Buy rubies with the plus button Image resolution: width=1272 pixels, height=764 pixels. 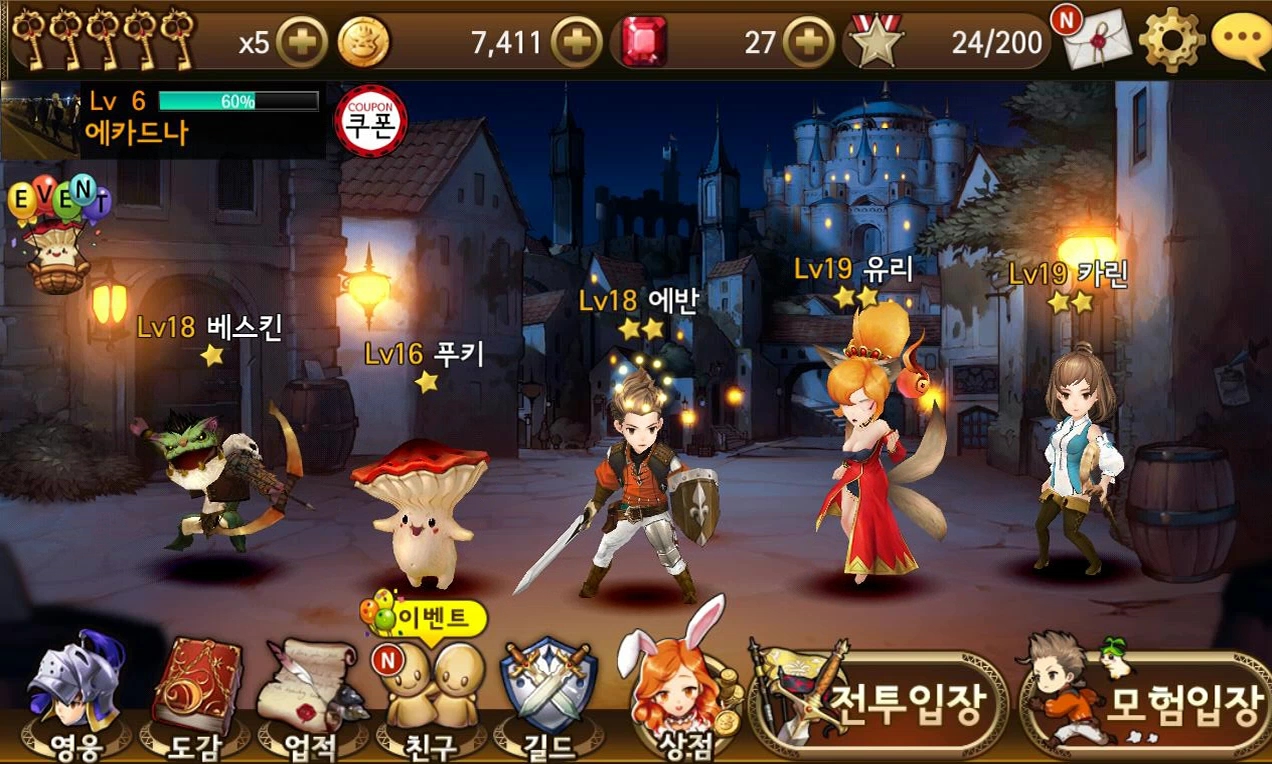point(809,43)
